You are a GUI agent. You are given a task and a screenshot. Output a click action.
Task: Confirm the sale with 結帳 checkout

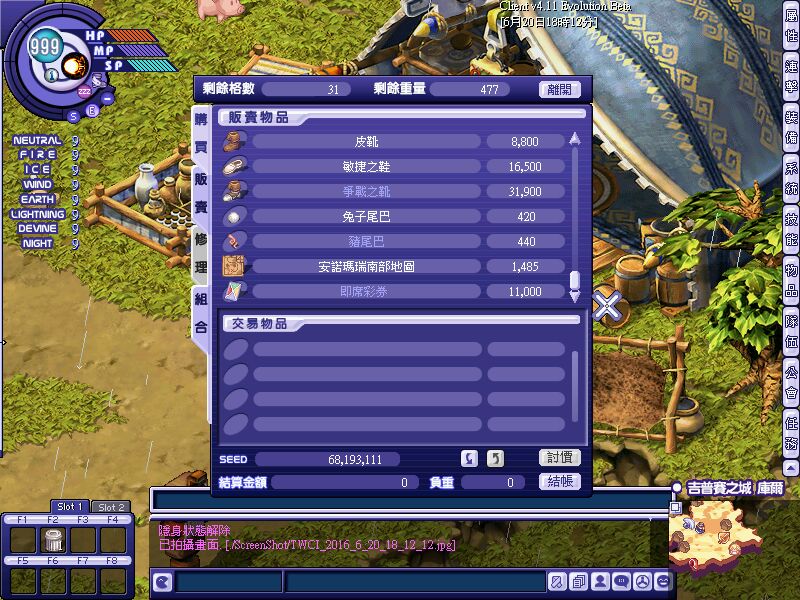(560, 481)
